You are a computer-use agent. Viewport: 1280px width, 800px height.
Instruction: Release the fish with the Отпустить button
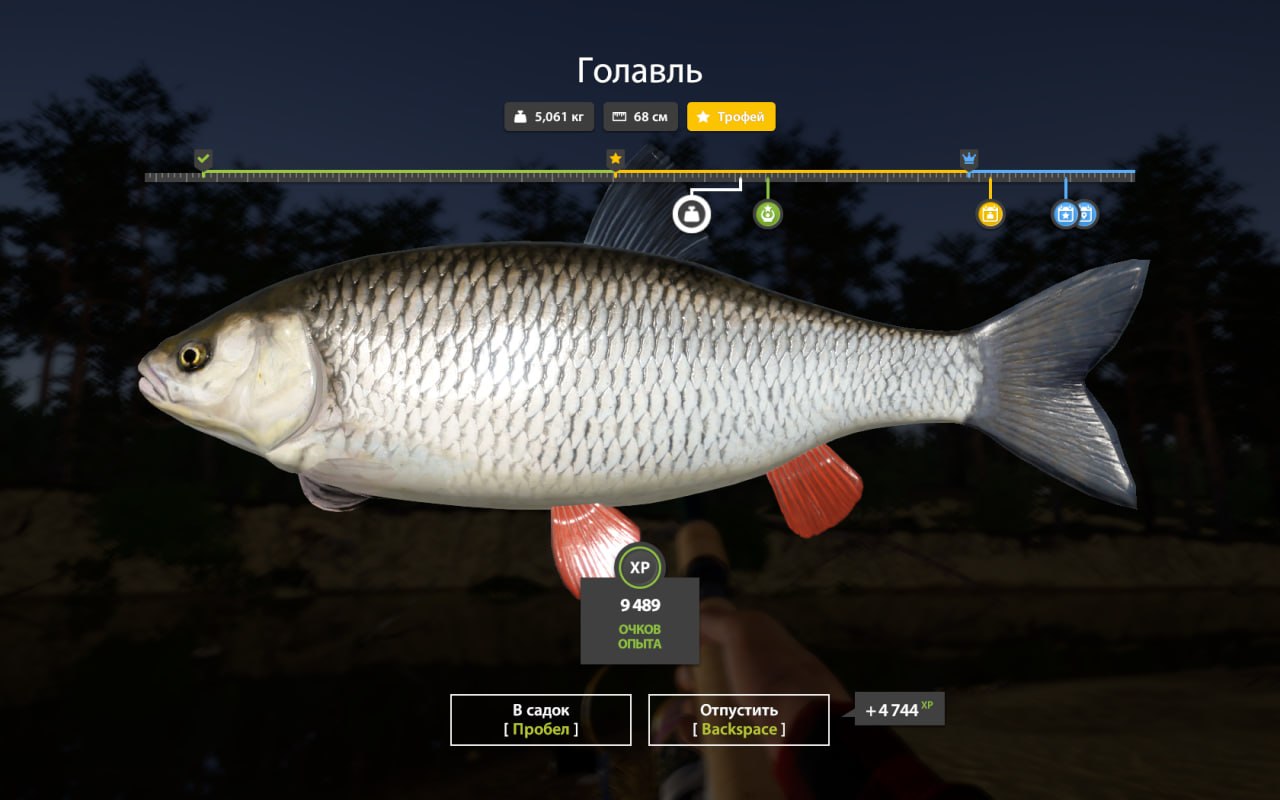pyautogui.click(x=738, y=720)
